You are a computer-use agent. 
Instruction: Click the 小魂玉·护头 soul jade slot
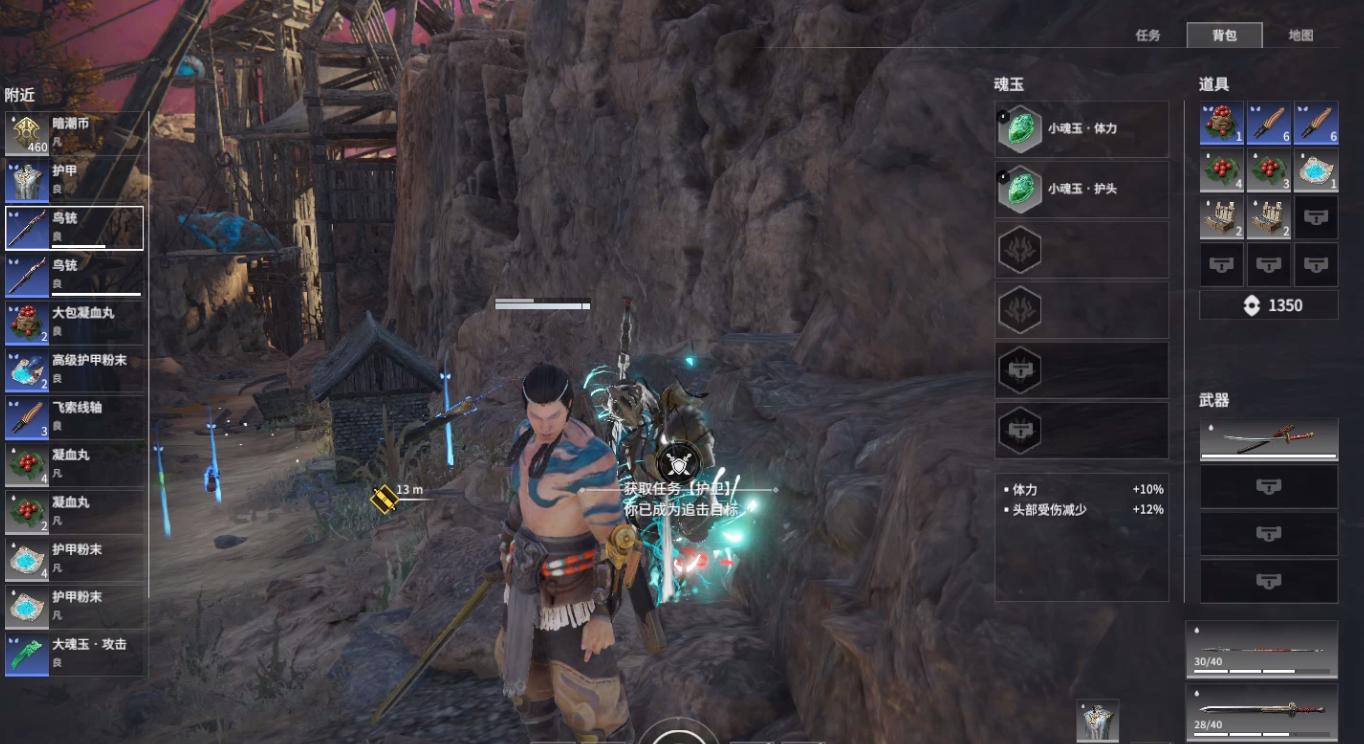click(x=1082, y=189)
